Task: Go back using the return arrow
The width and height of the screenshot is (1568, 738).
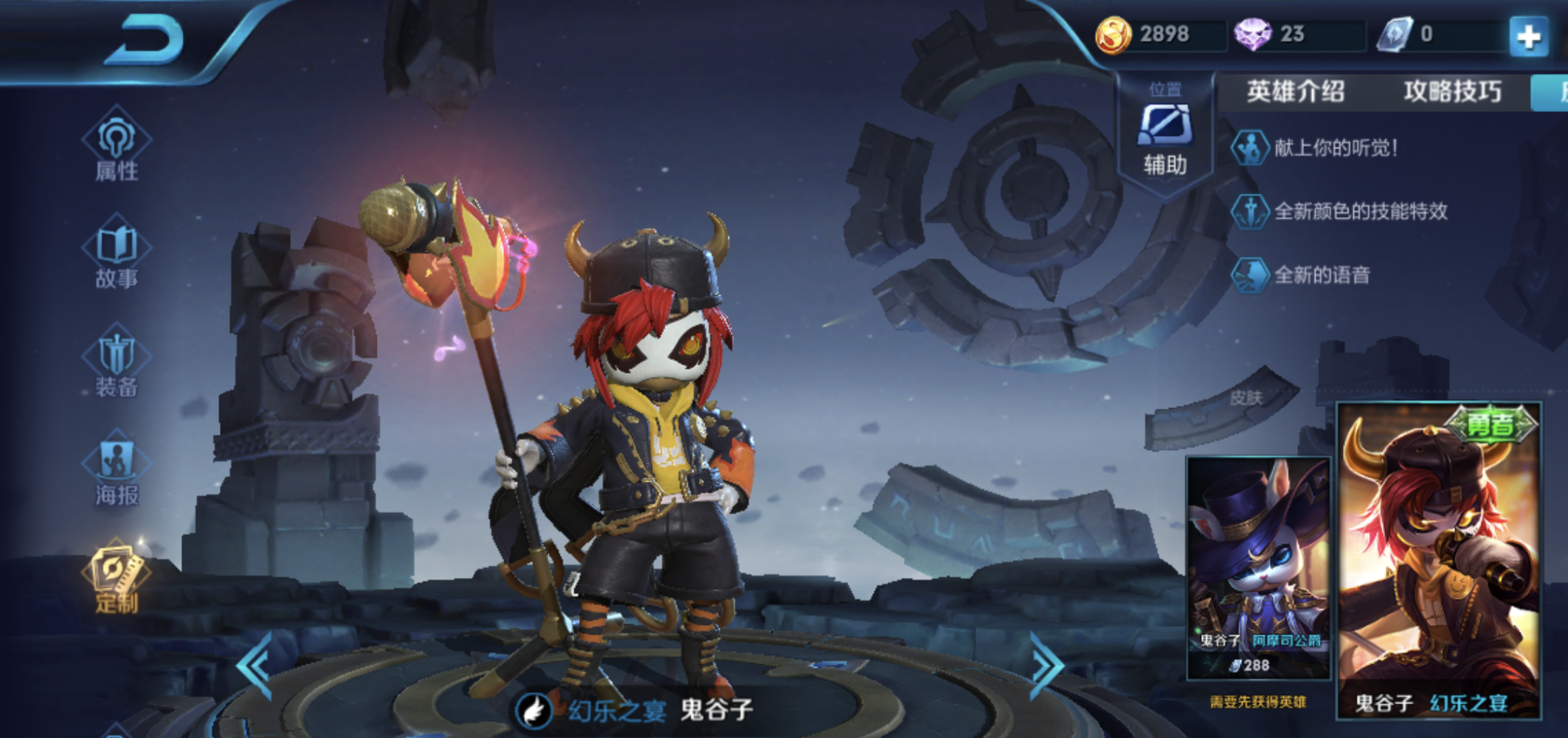Action: 146,41
